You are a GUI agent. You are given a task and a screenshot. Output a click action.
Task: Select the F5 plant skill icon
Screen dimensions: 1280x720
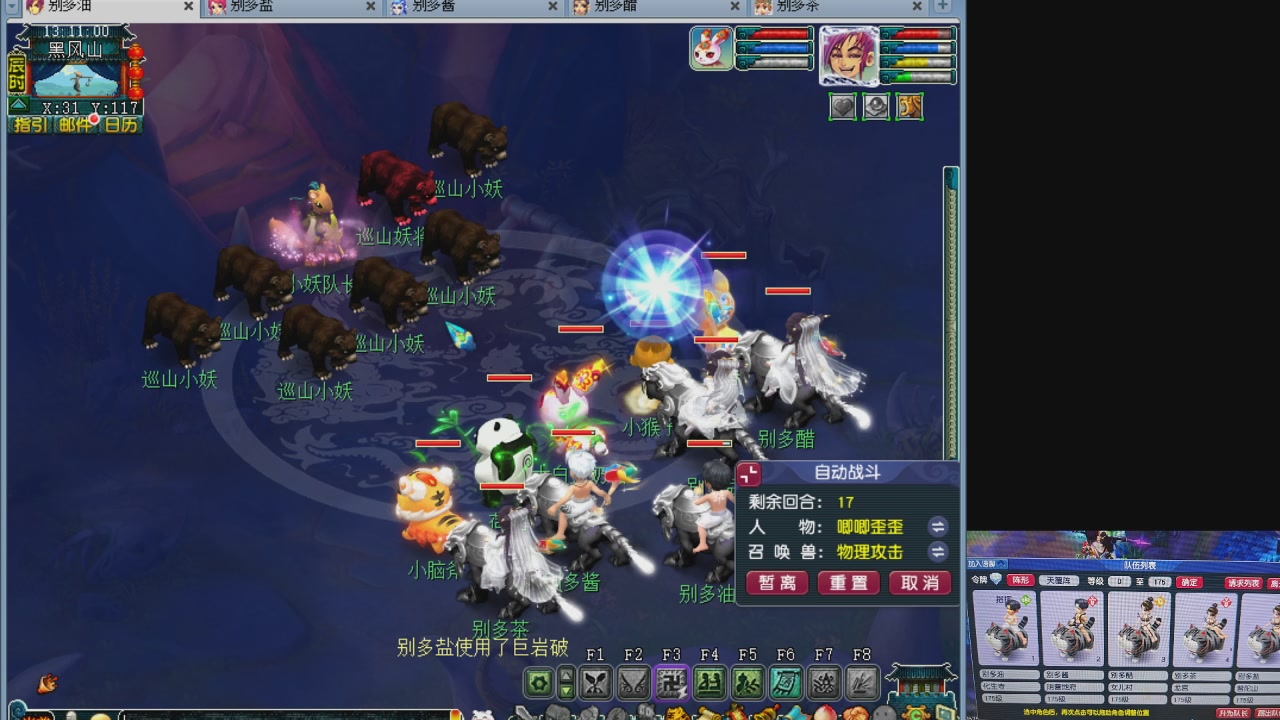[749, 683]
